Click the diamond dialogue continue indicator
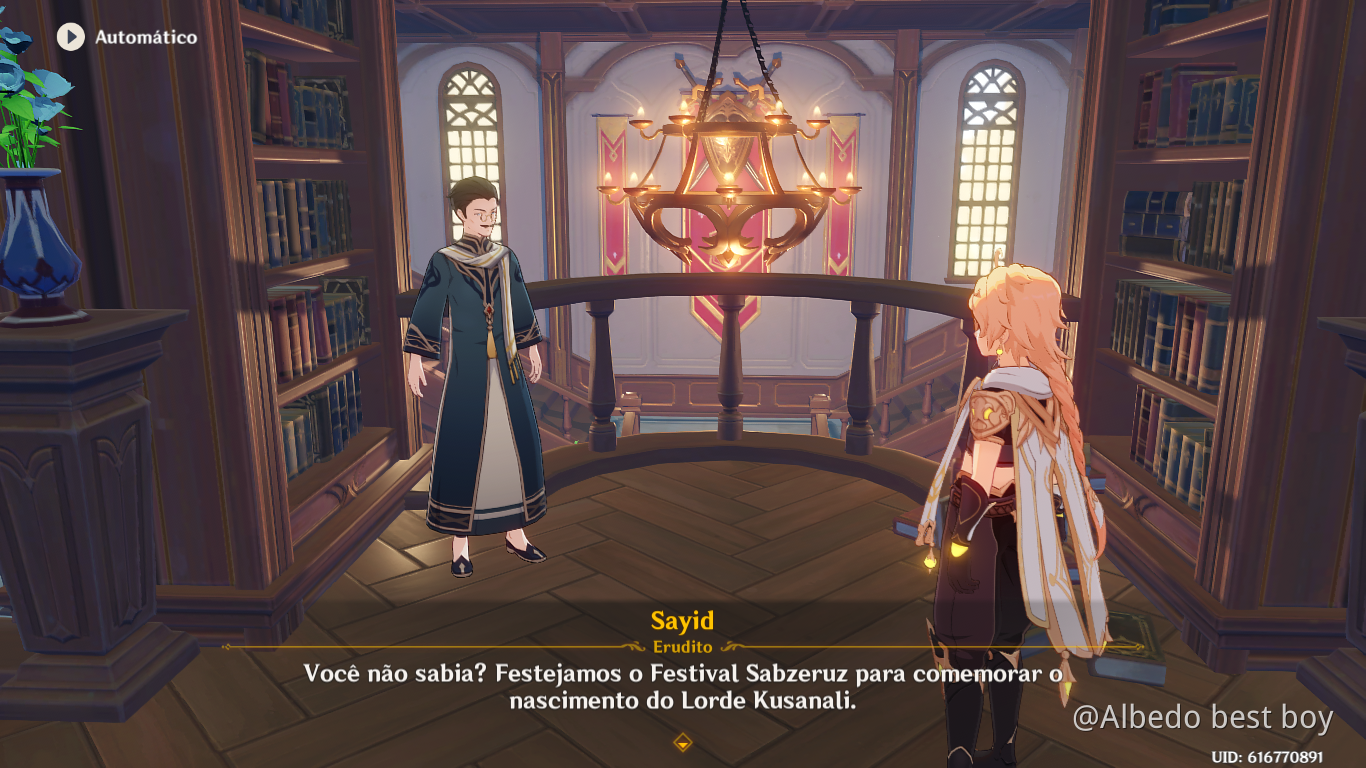 tap(683, 744)
